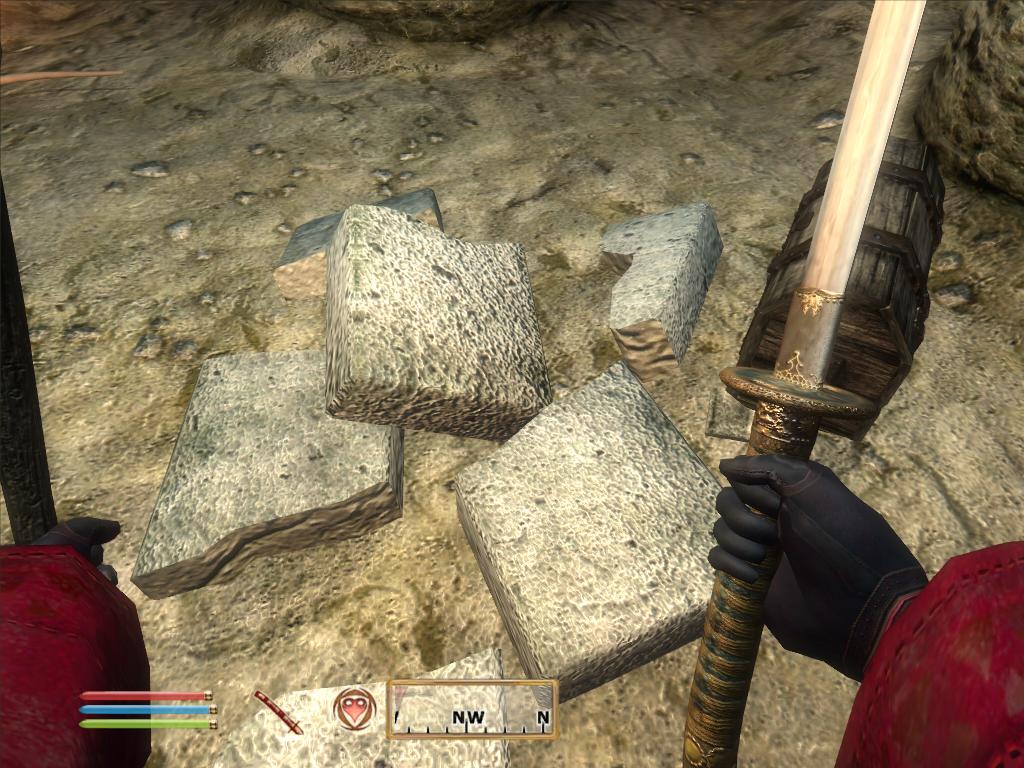
Task: Select the heart-shaped active spell icon
Action: point(355,708)
